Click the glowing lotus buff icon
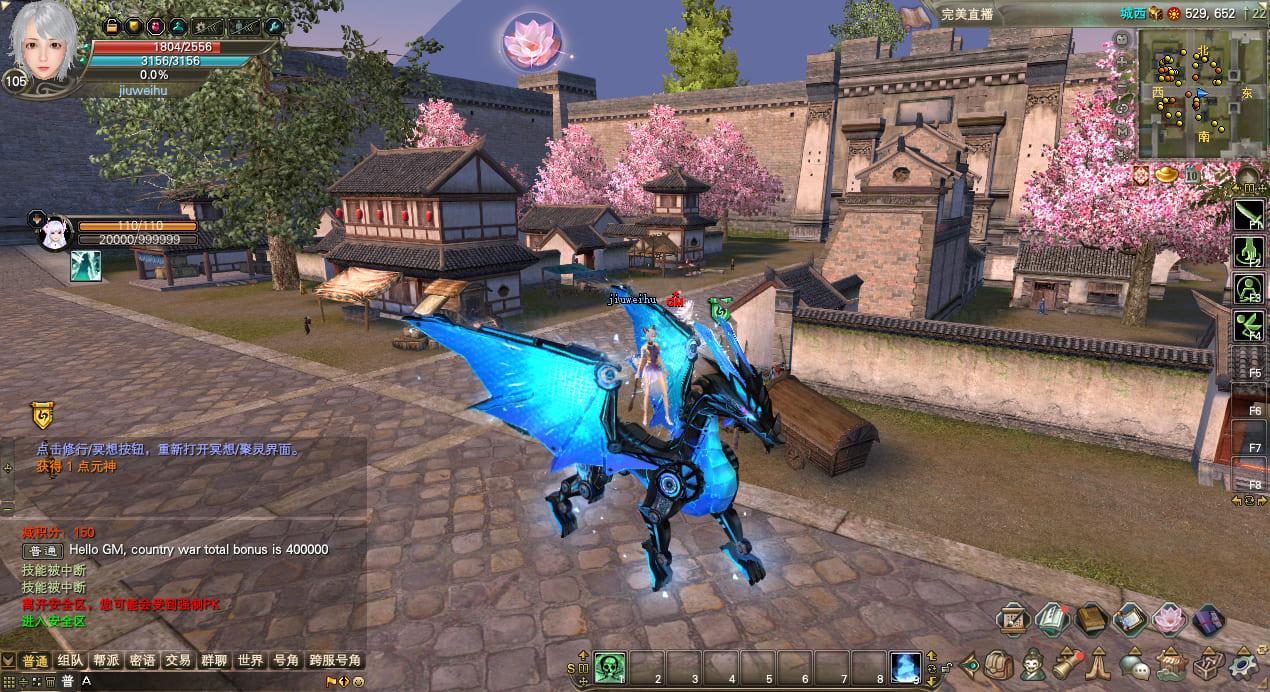Image resolution: width=1270 pixels, height=692 pixels. tap(529, 42)
